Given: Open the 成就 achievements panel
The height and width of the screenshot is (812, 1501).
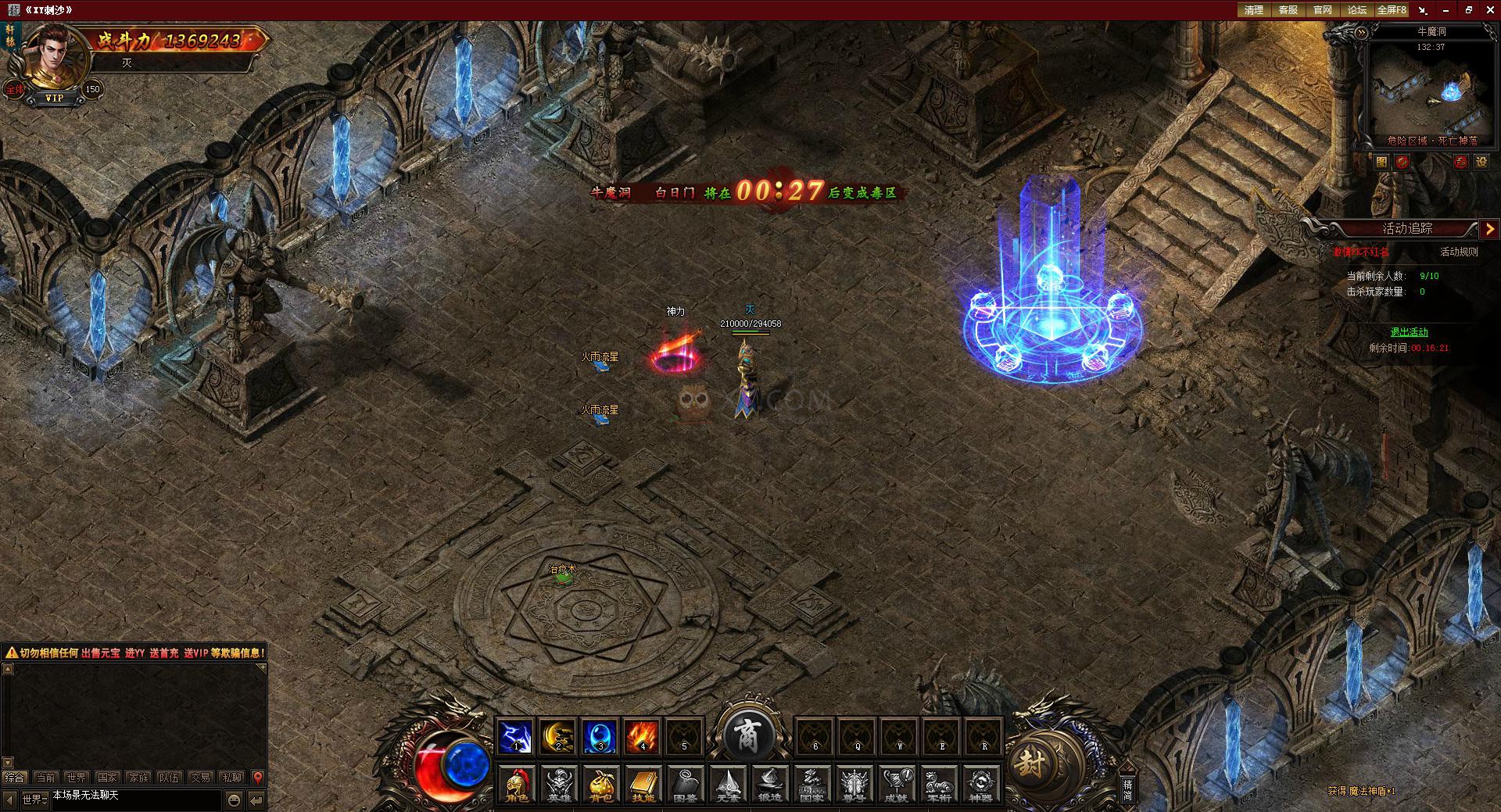Looking at the screenshot, I should pos(896,784).
